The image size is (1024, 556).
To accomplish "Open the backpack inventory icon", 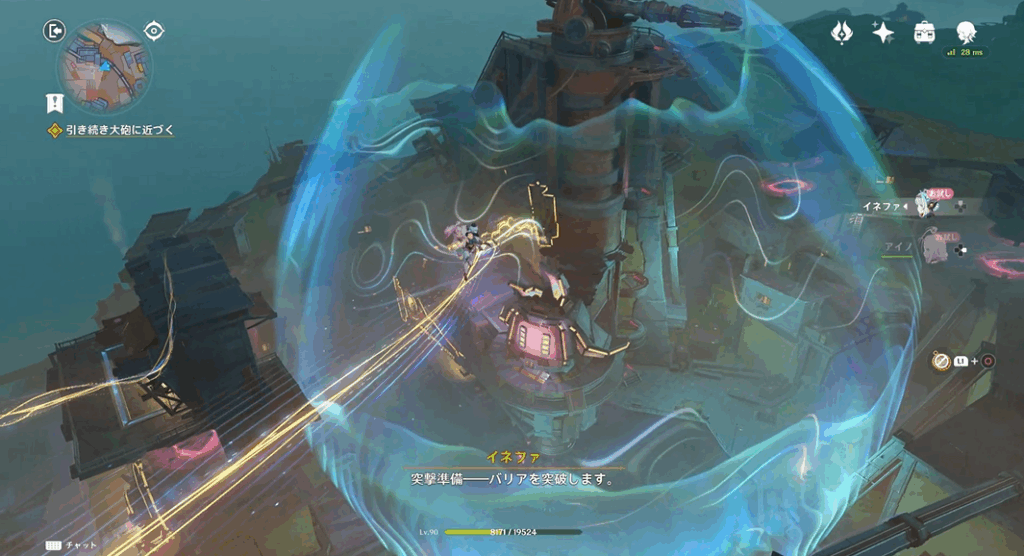I will pyautogui.click(x=924, y=32).
